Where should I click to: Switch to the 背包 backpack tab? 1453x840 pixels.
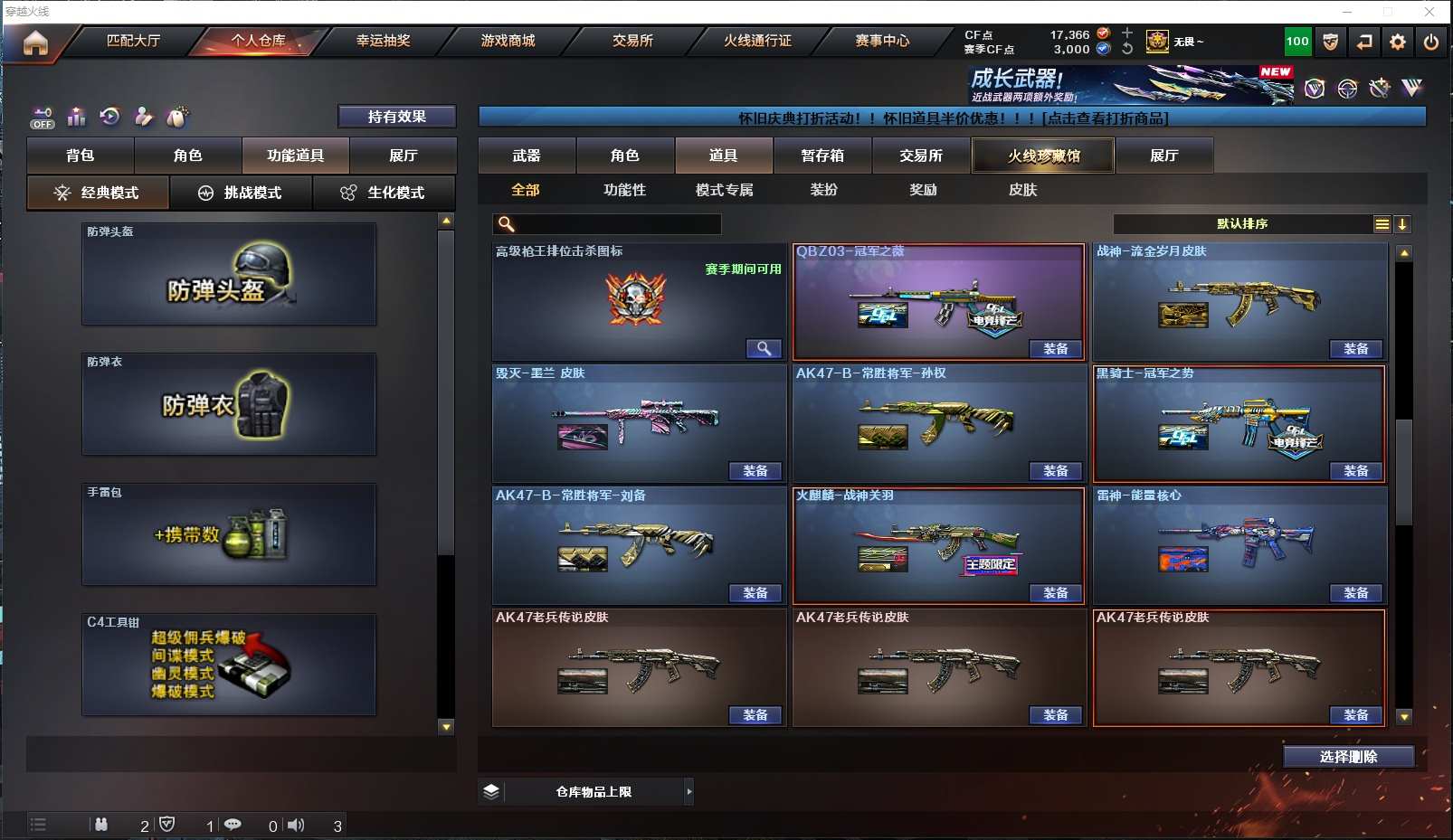pos(81,156)
